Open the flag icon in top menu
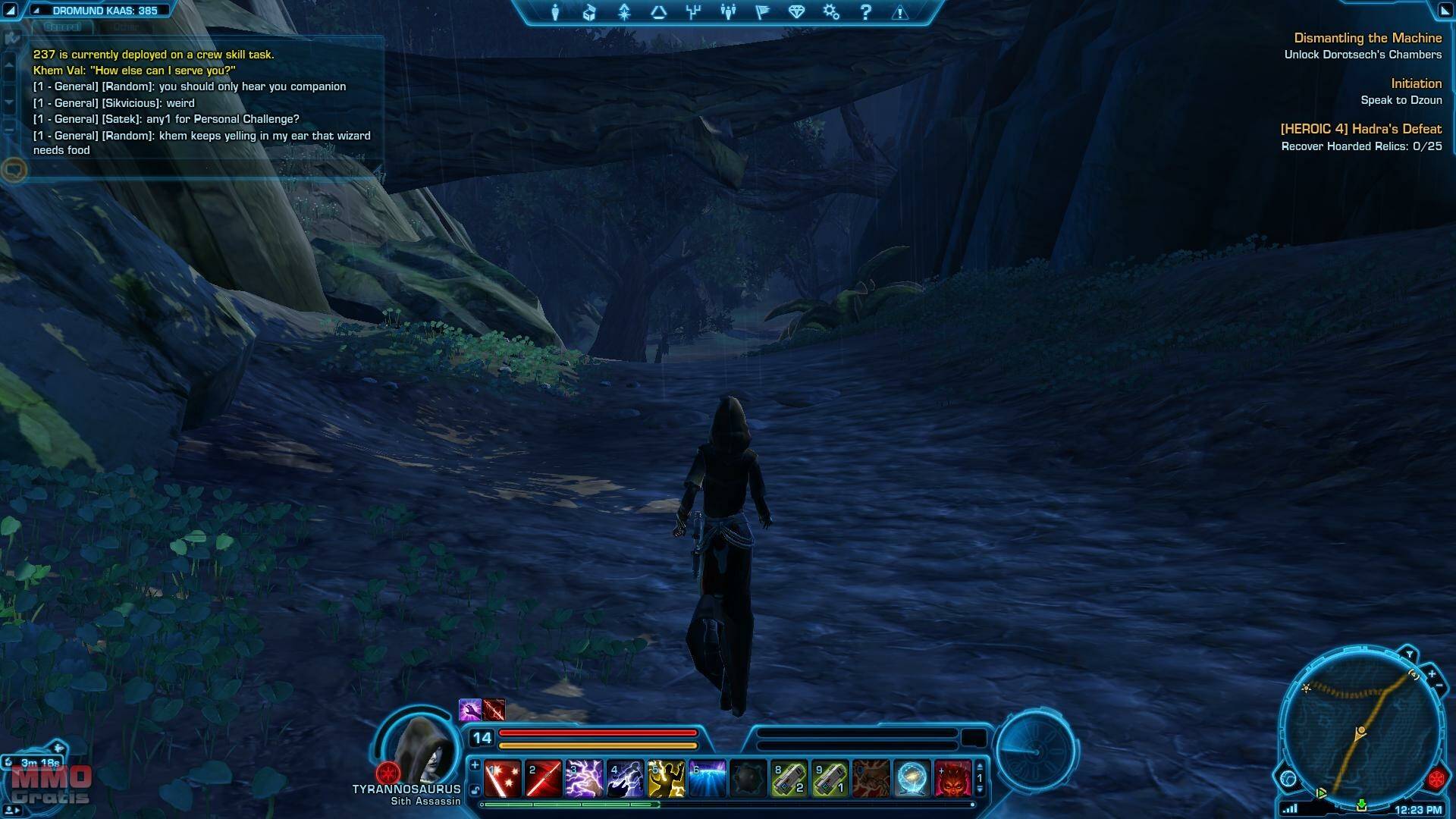Viewport: 1456px width, 819px height. 762,12
